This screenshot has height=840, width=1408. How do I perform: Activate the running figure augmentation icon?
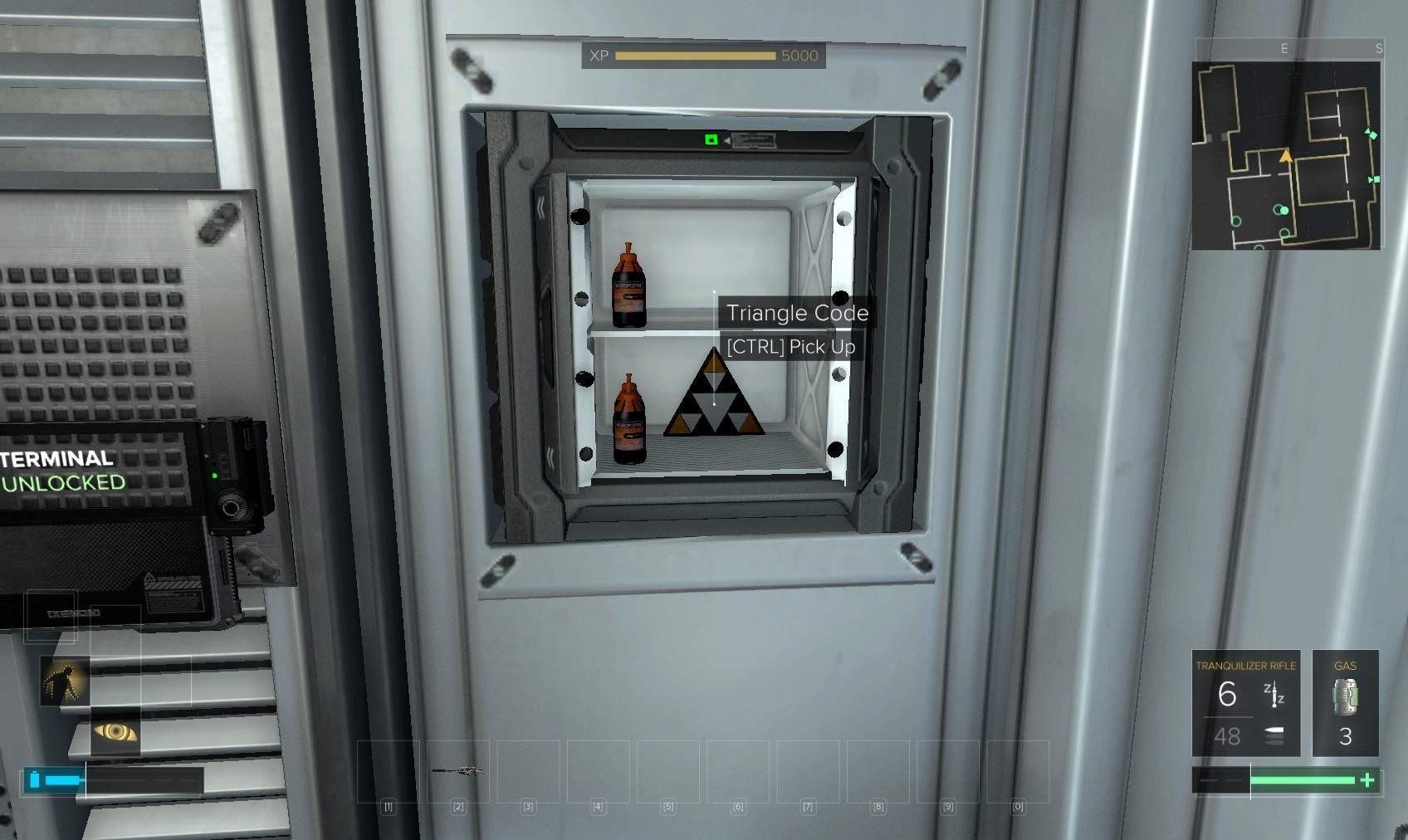pos(65,681)
